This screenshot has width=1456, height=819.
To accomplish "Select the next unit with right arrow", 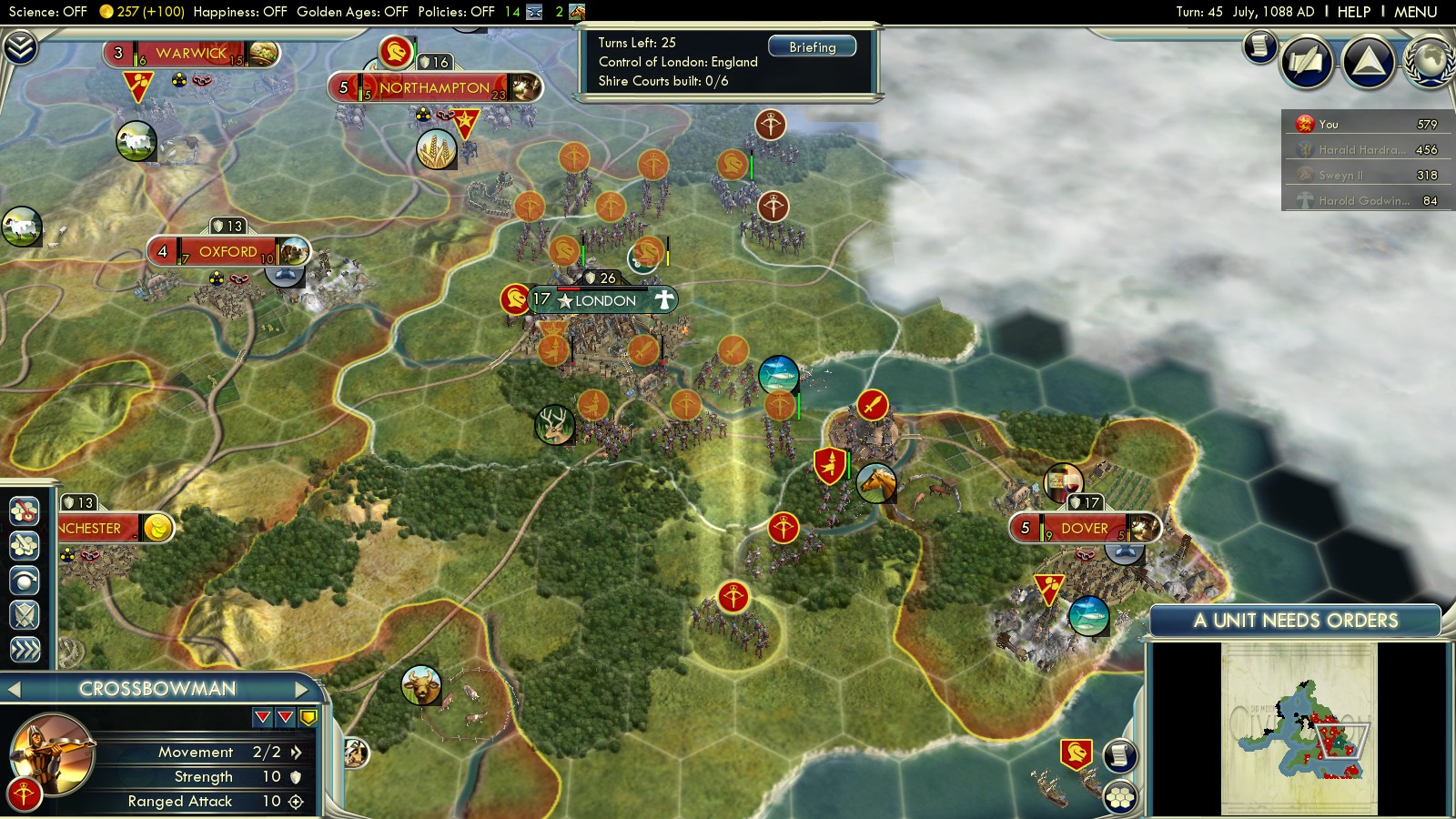I will click(x=302, y=690).
